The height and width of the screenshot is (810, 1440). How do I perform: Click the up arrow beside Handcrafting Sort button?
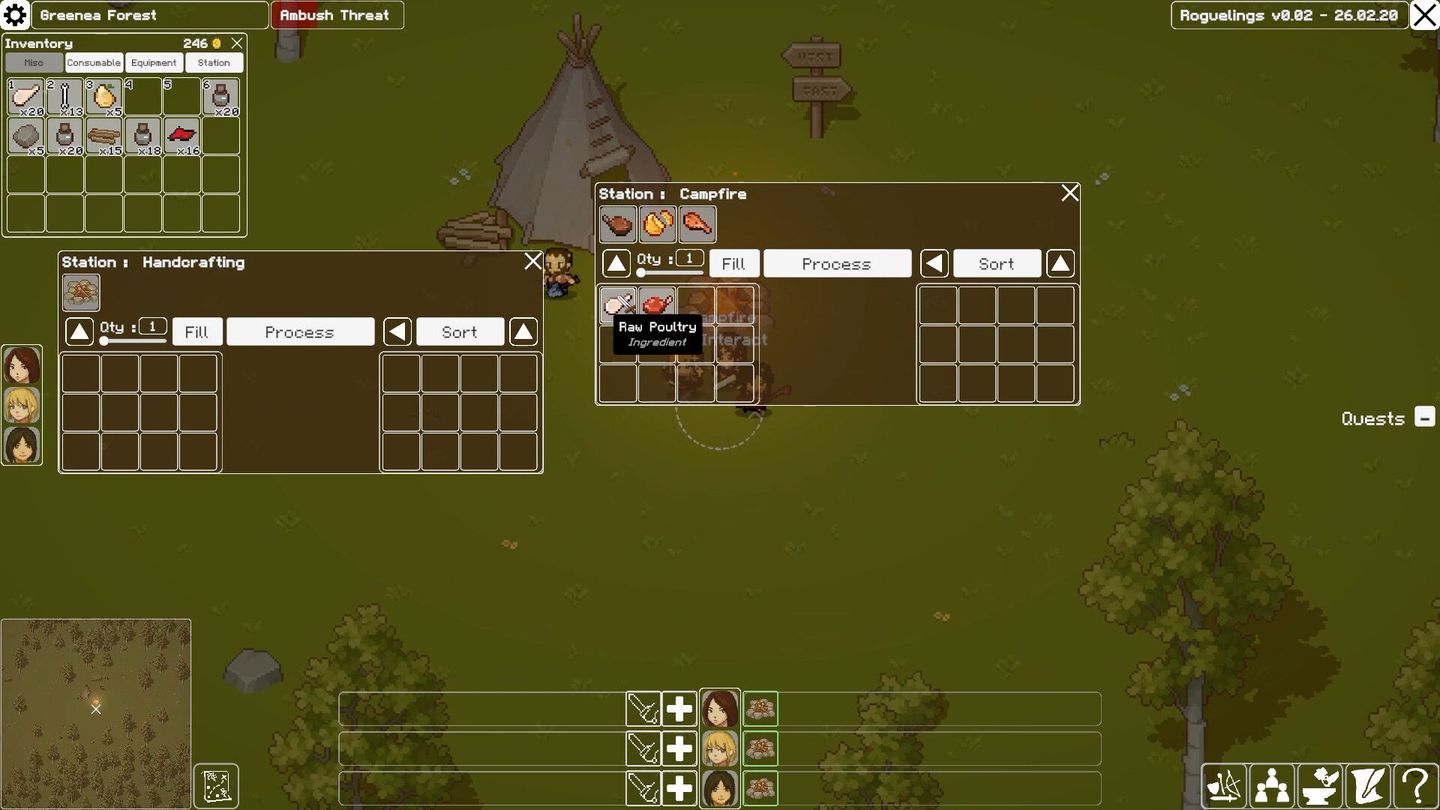pos(523,331)
